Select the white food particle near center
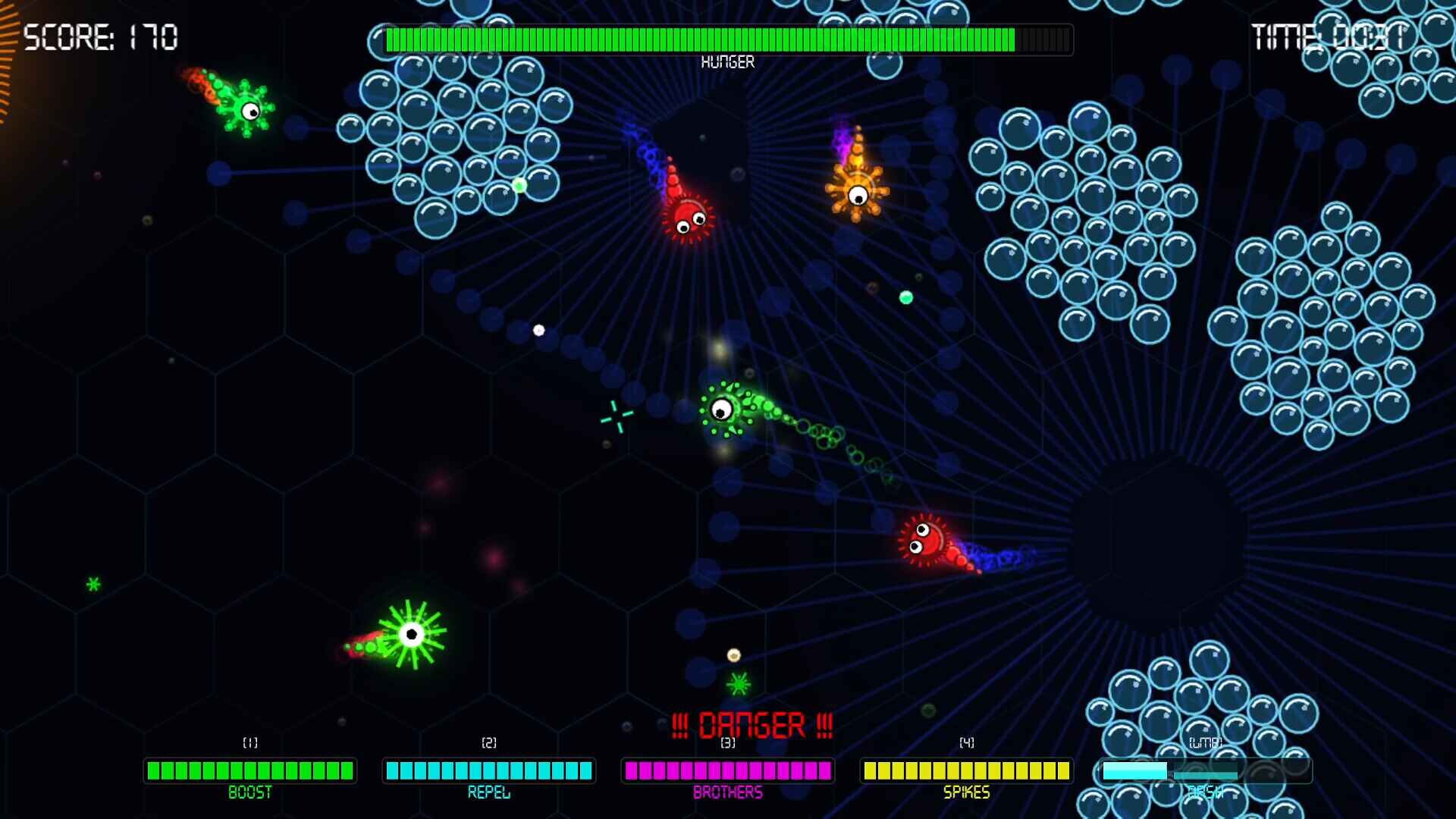 pos(540,328)
